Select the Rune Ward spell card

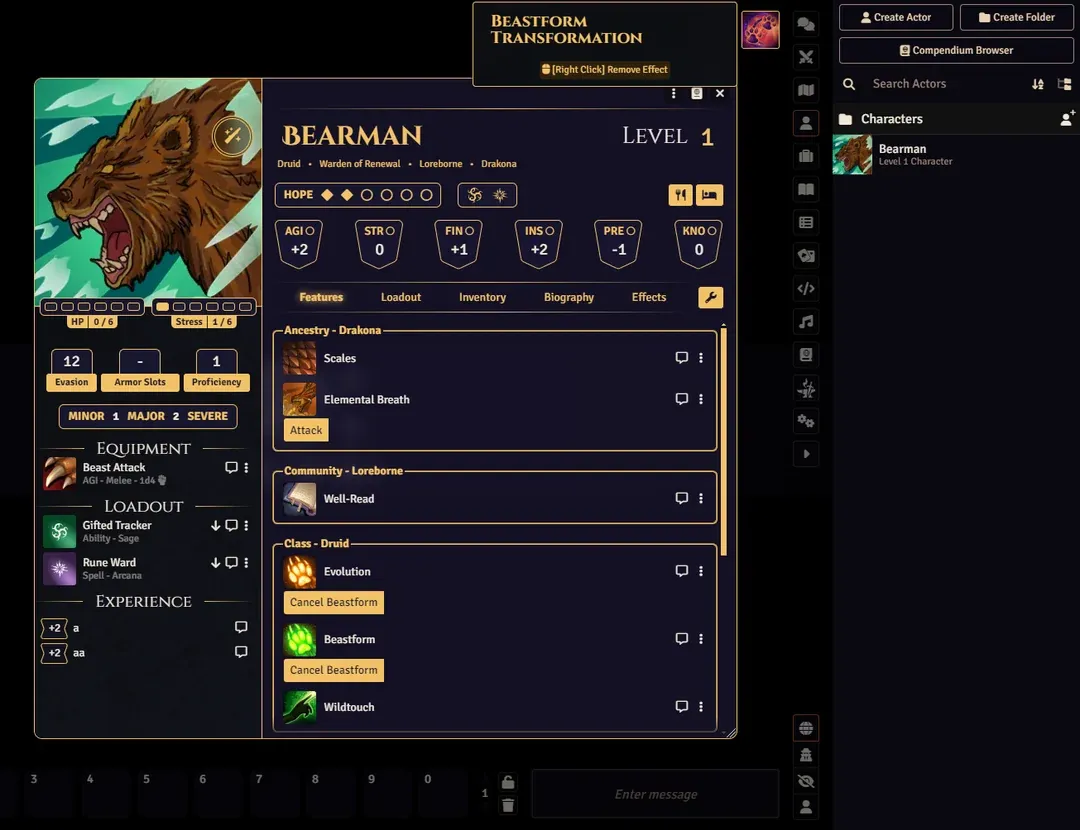pyautogui.click(x=109, y=568)
